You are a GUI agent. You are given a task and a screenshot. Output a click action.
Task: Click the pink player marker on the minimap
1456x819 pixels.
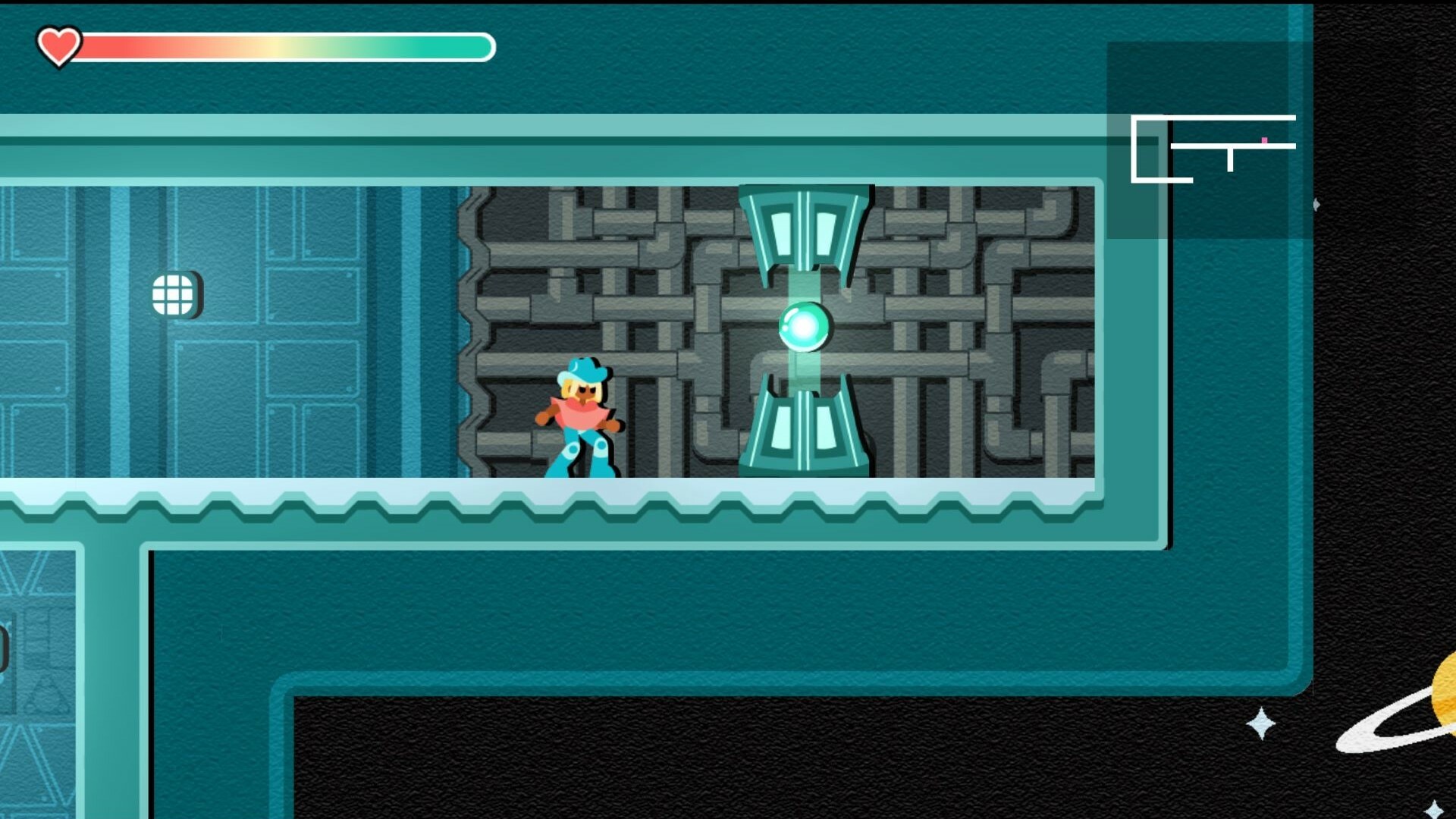1264,142
